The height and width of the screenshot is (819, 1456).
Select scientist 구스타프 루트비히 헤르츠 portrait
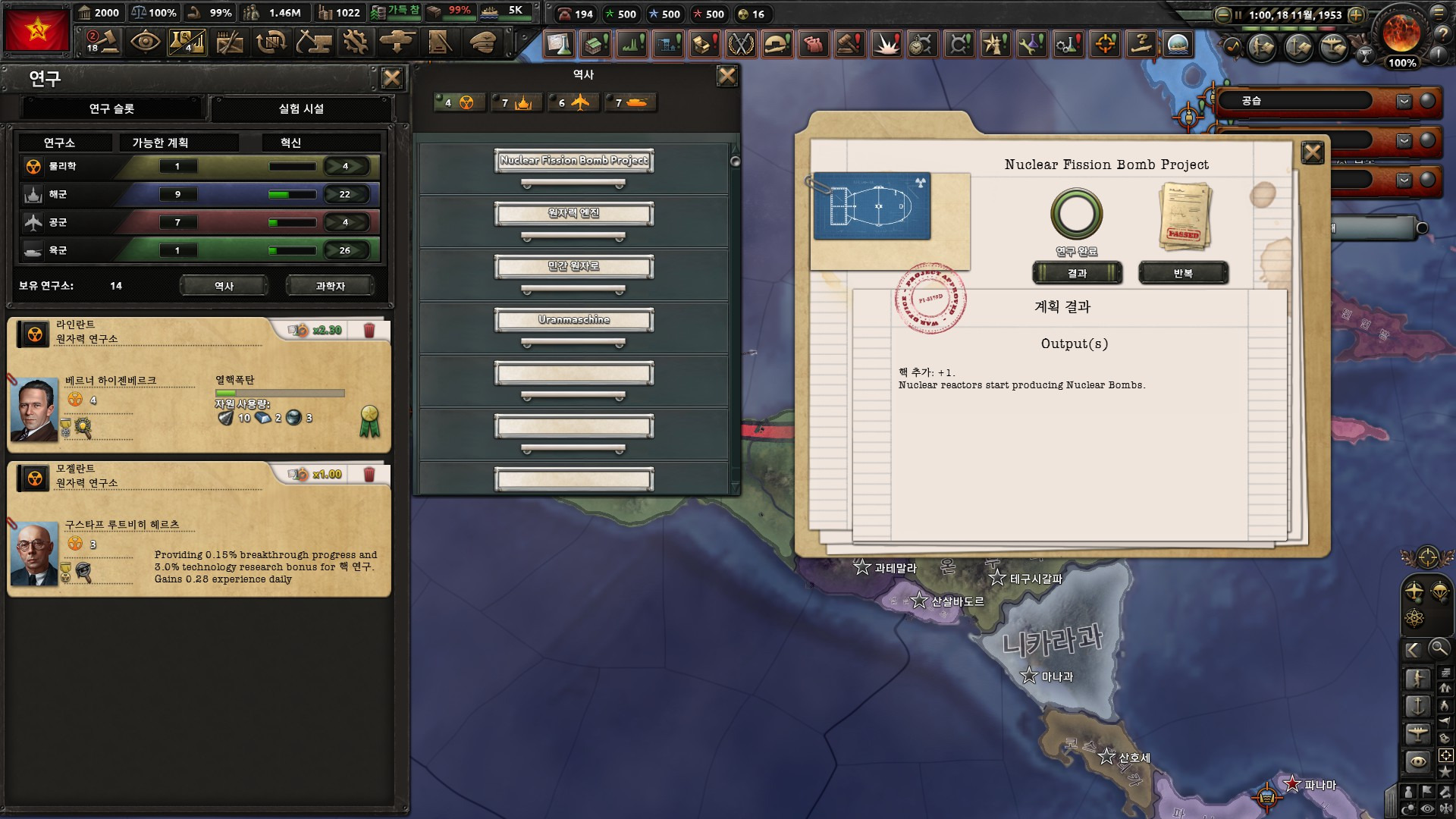[34, 554]
